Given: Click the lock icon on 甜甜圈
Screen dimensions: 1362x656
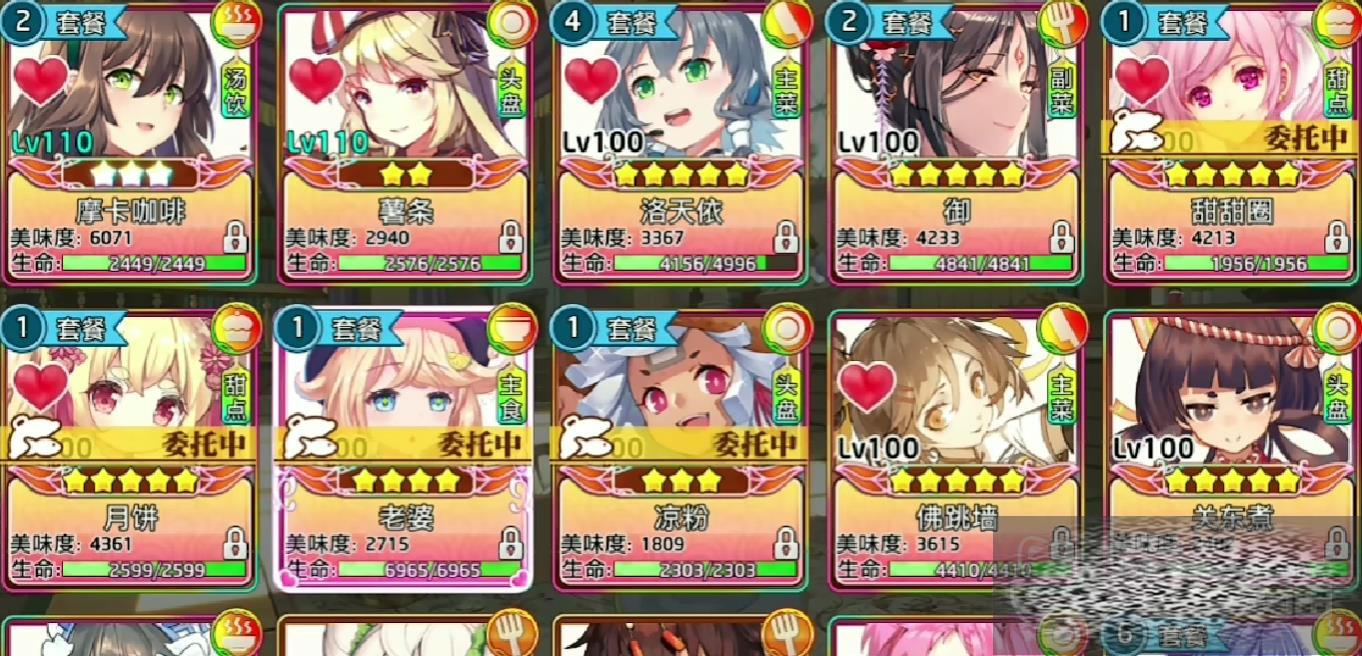Looking at the screenshot, I should click(1336, 238).
